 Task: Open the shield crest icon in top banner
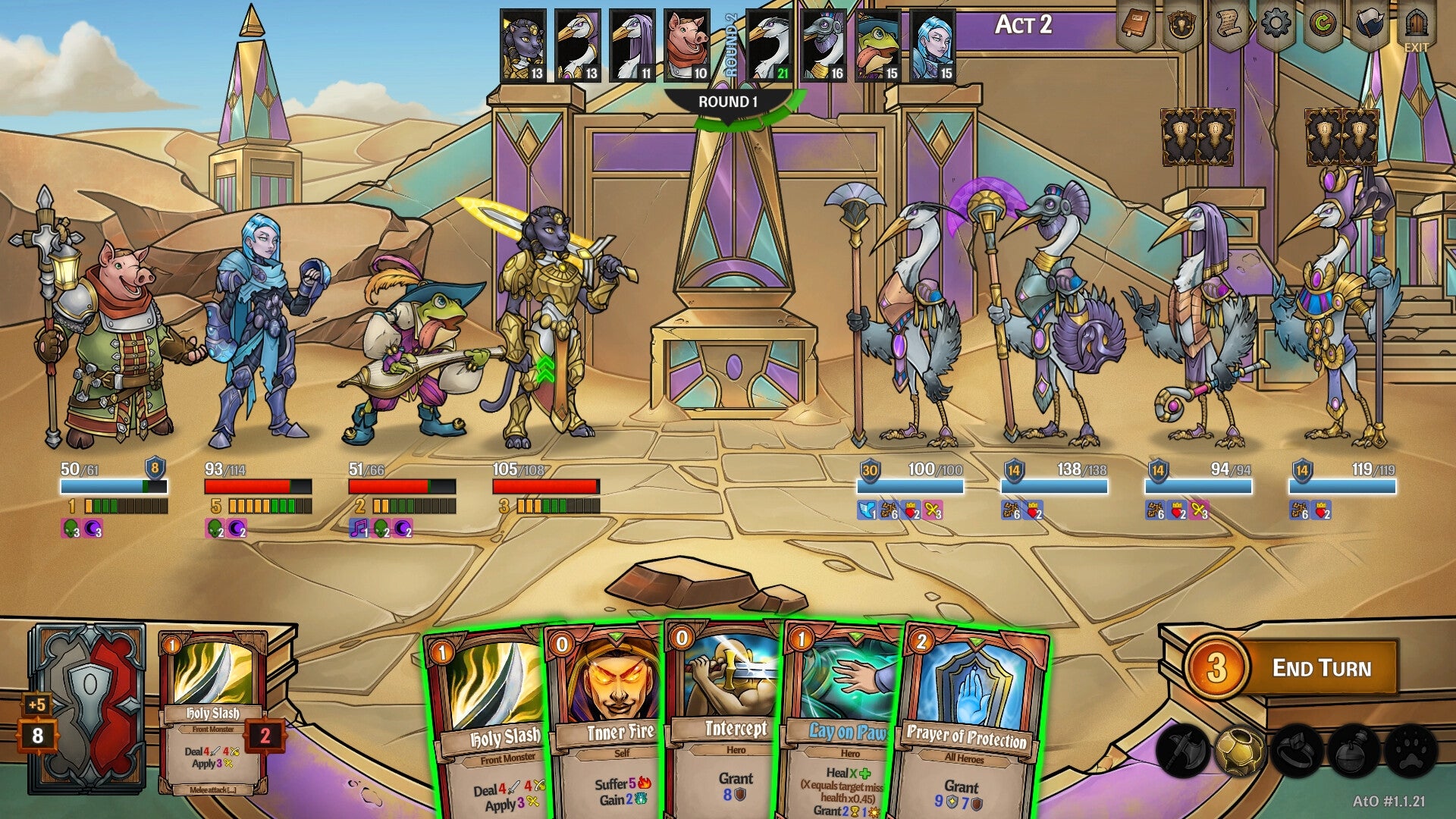(x=1181, y=24)
